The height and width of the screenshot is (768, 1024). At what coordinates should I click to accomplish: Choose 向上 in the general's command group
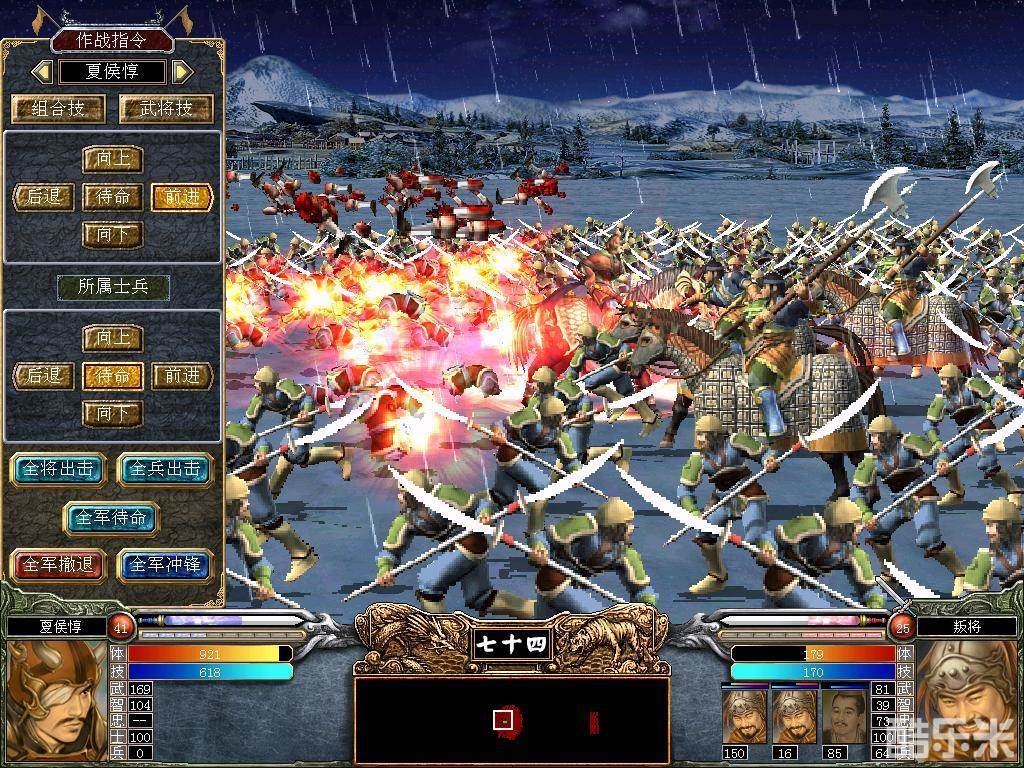[113, 160]
